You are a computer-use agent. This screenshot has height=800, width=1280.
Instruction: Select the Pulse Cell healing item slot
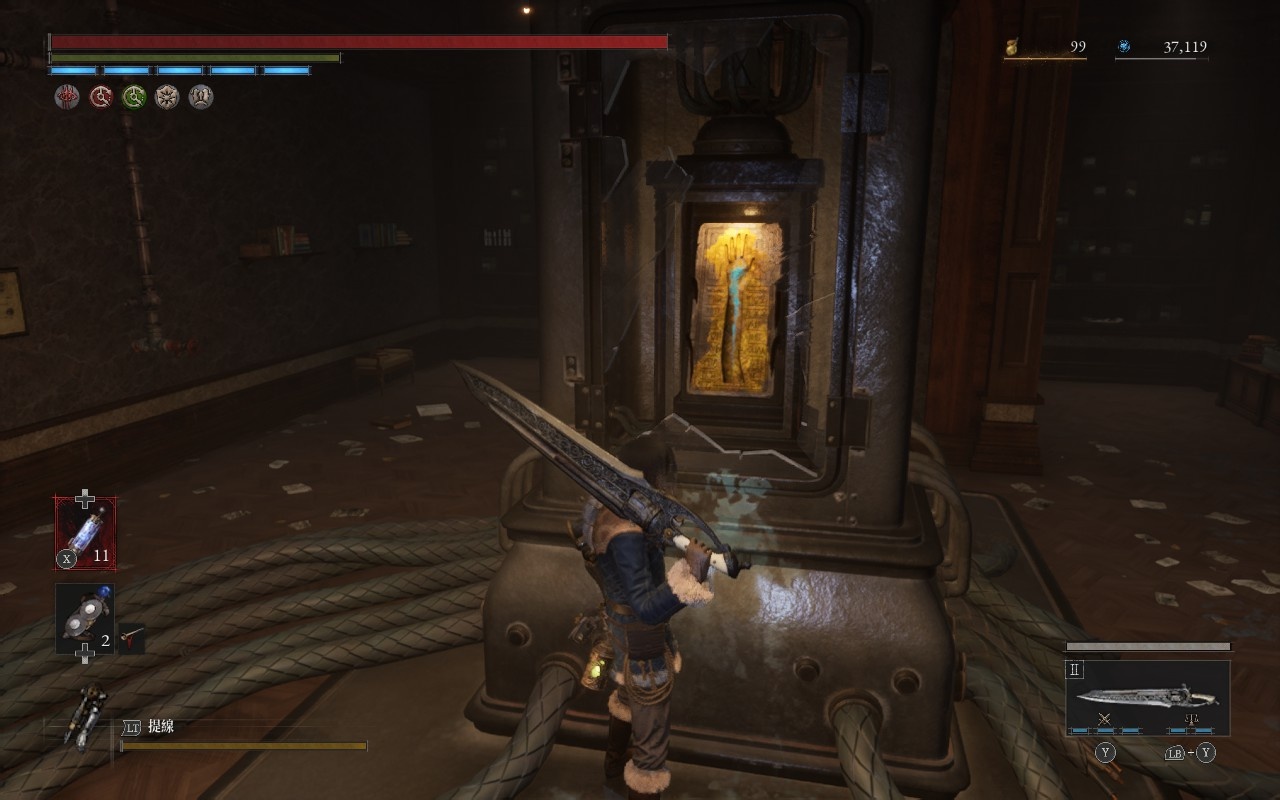[85, 534]
